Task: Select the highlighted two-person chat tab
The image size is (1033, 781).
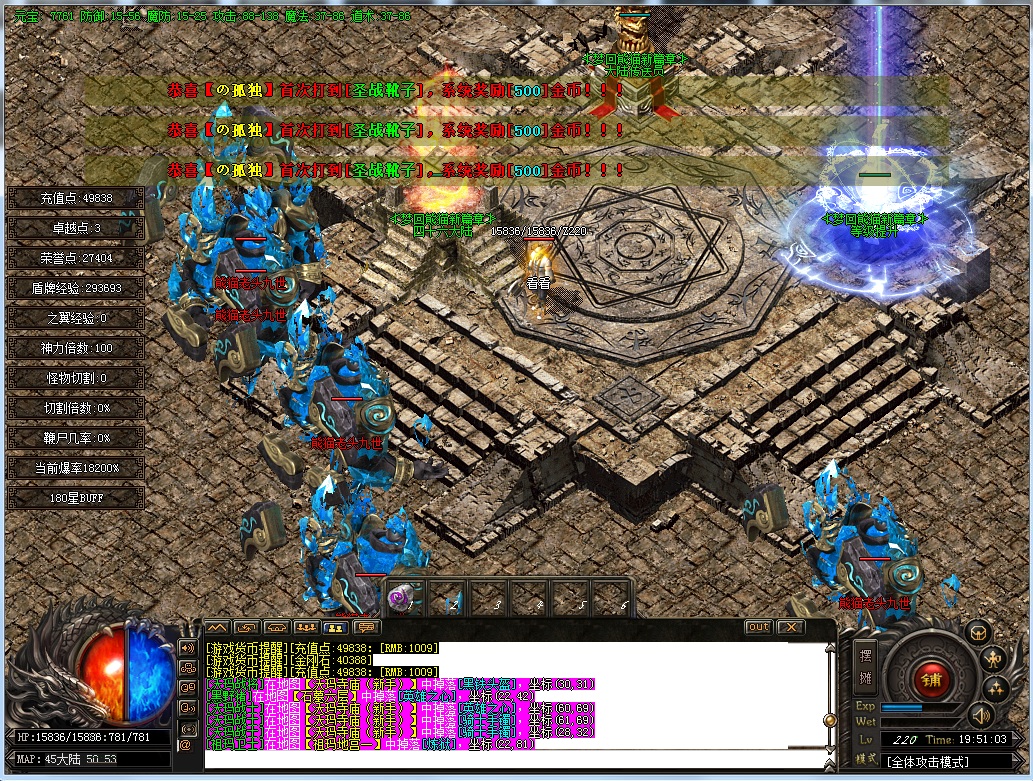Action: click(x=337, y=627)
